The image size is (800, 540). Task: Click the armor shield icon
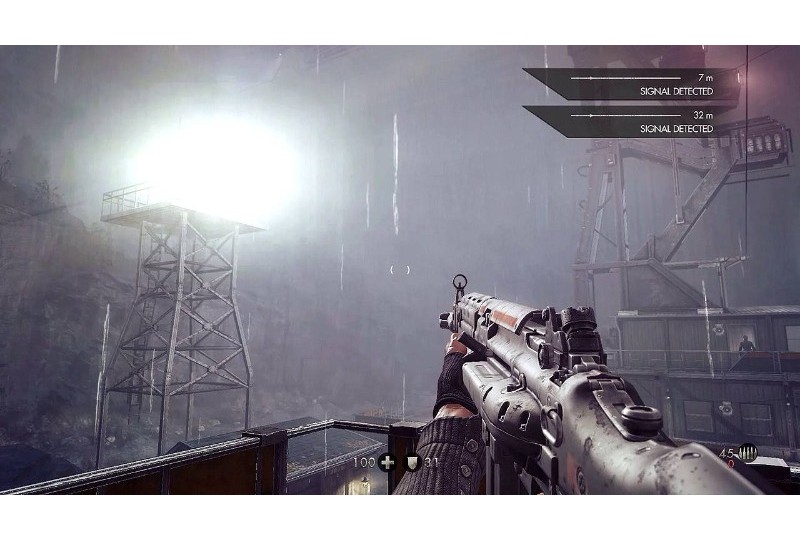coord(409,462)
